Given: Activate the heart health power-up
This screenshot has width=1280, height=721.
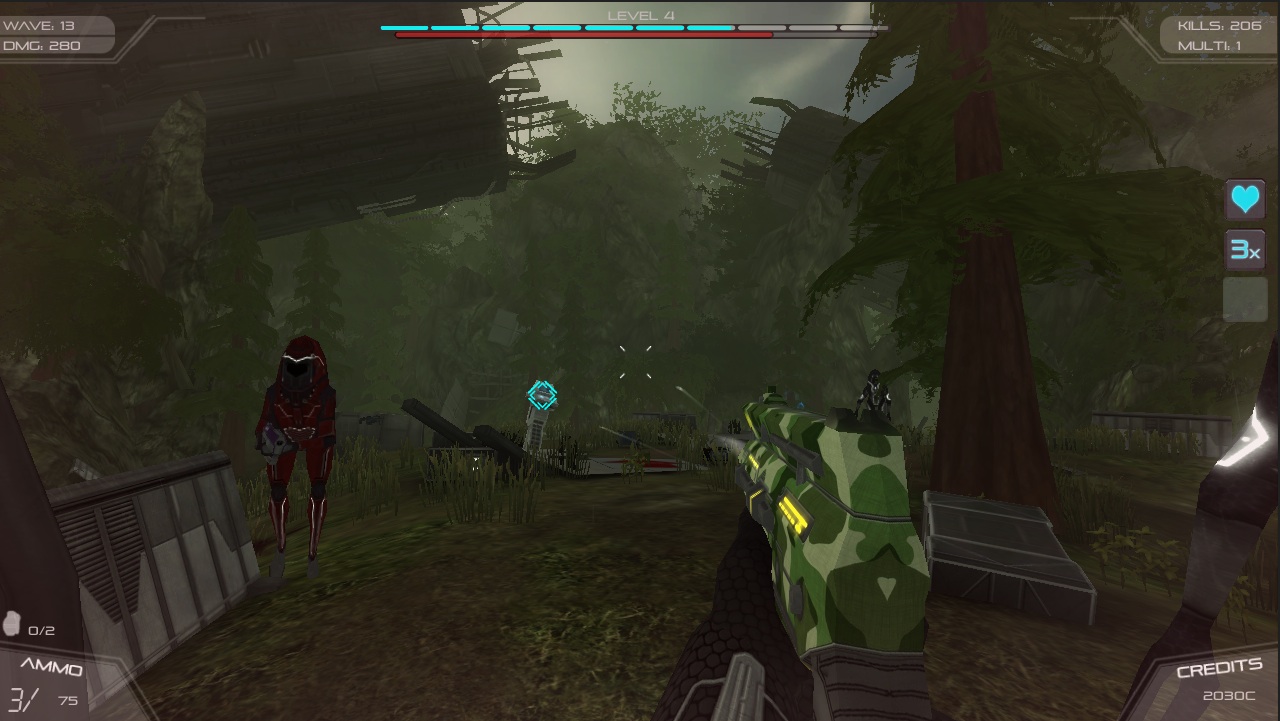Looking at the screenshot, I should 1245,200.
